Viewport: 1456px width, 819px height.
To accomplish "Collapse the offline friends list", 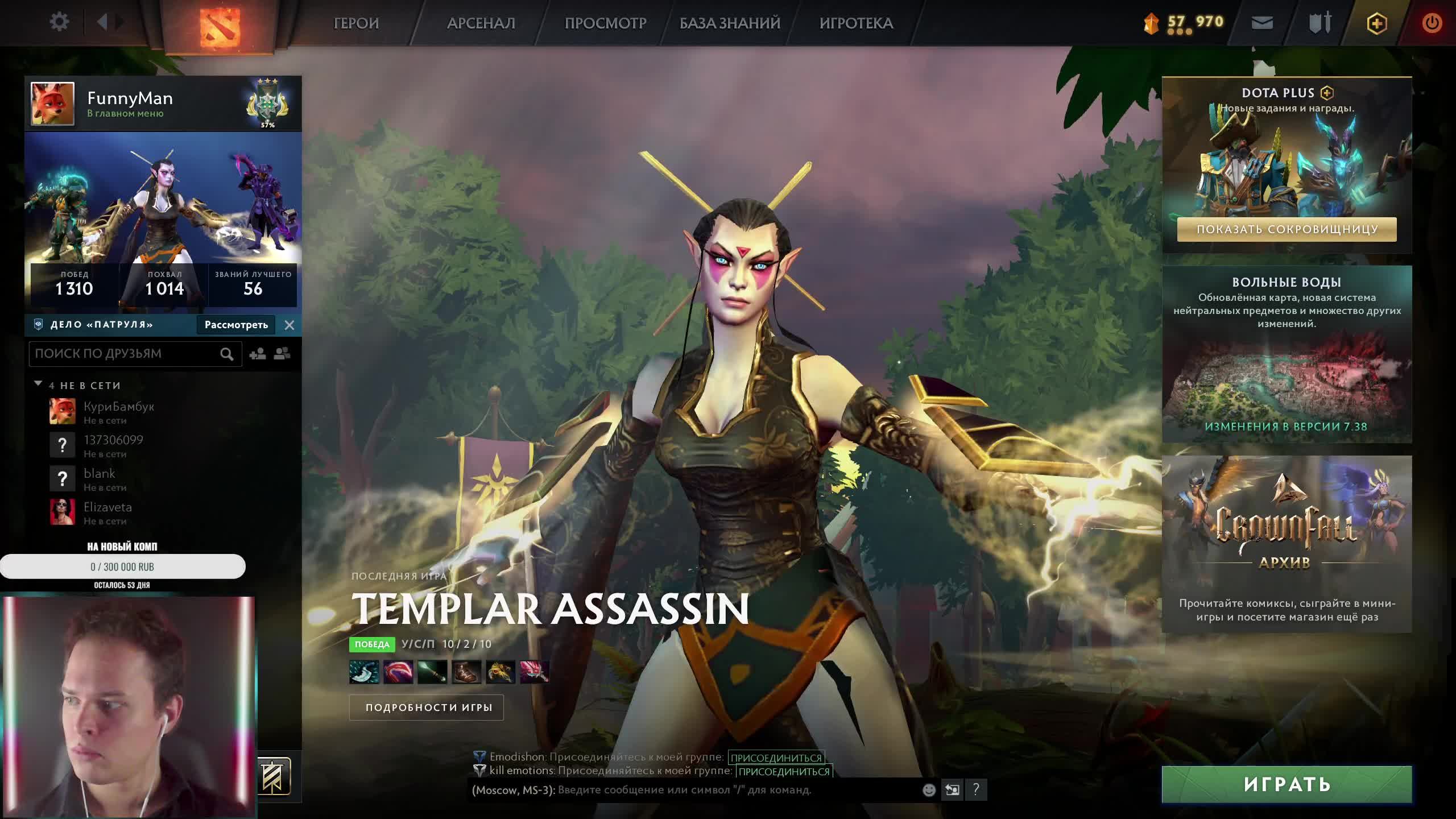I will click(x=38, y=384).
